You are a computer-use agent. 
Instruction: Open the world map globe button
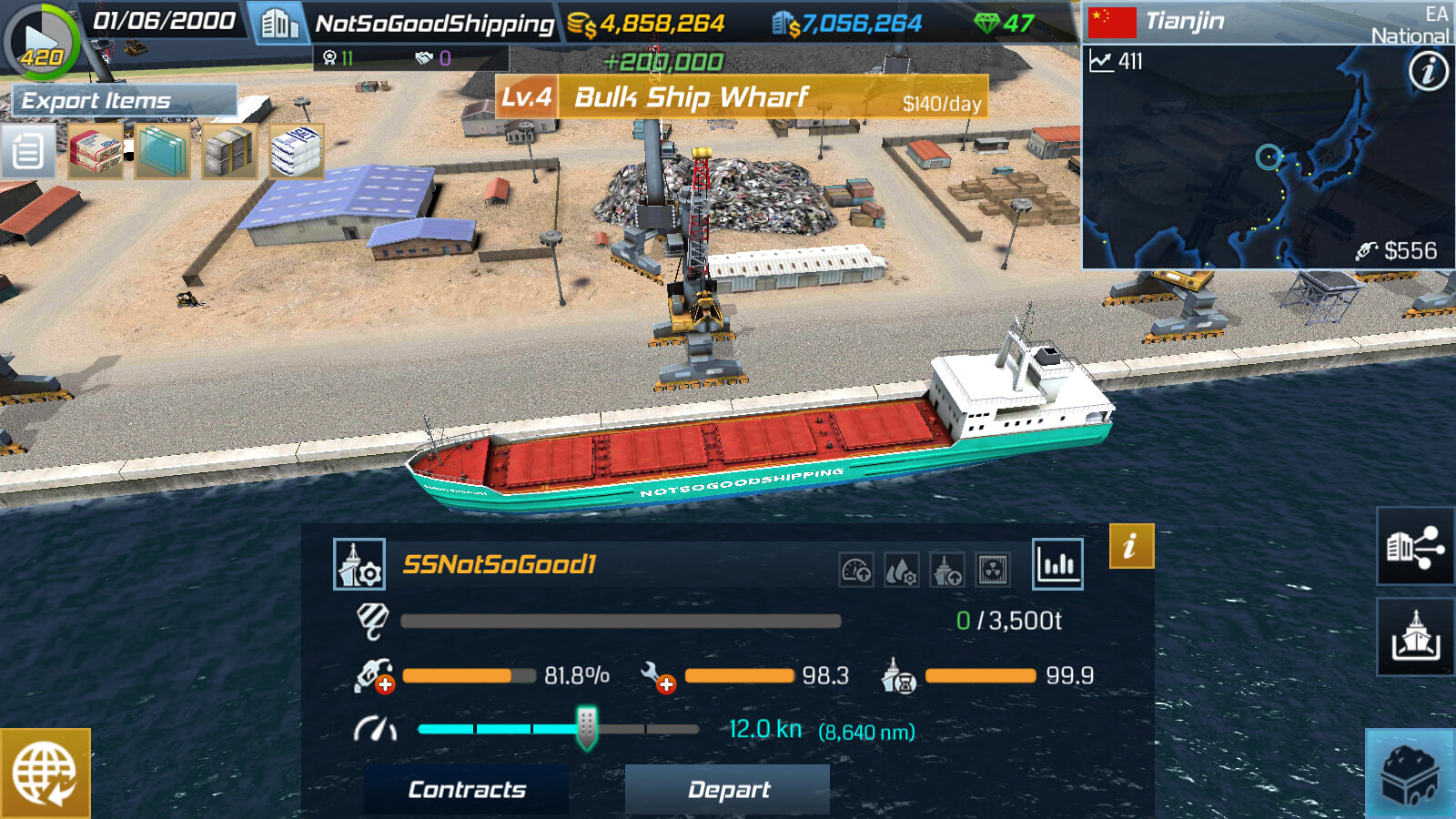[45, 773]
